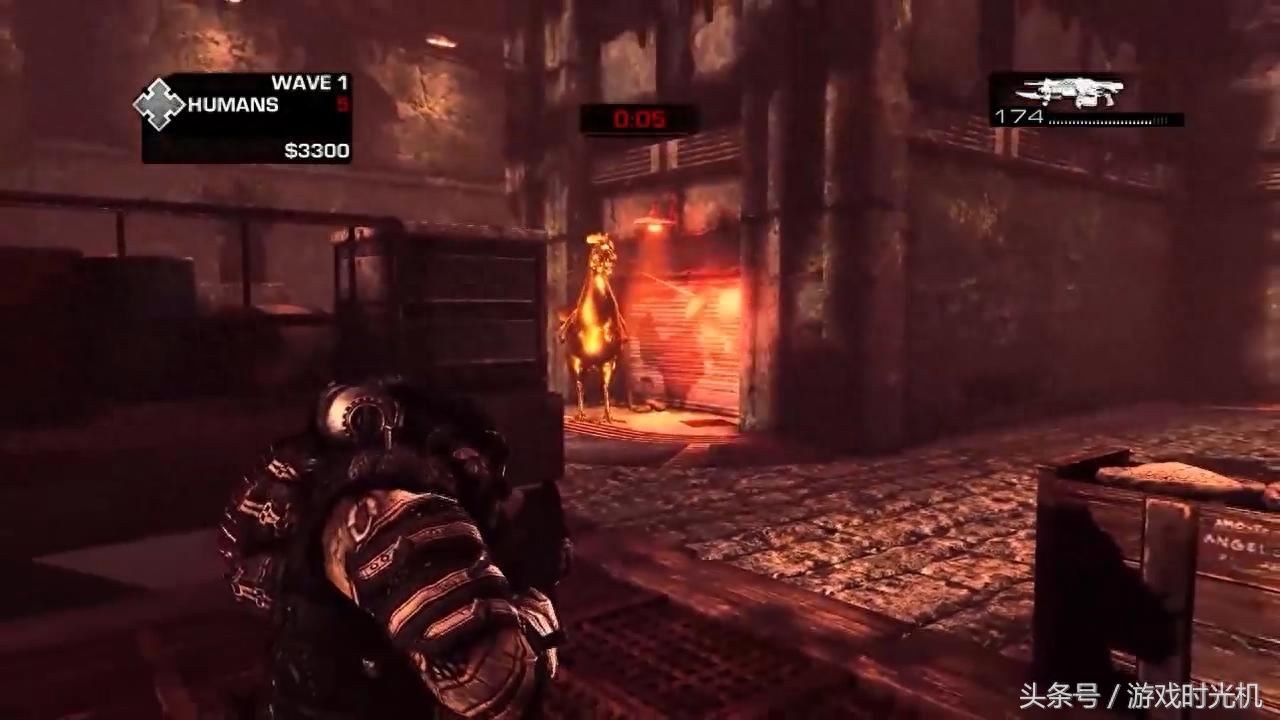Select the Lancer rifle weapon icon
1280x720 pixels.
[x=1080, y=92]
